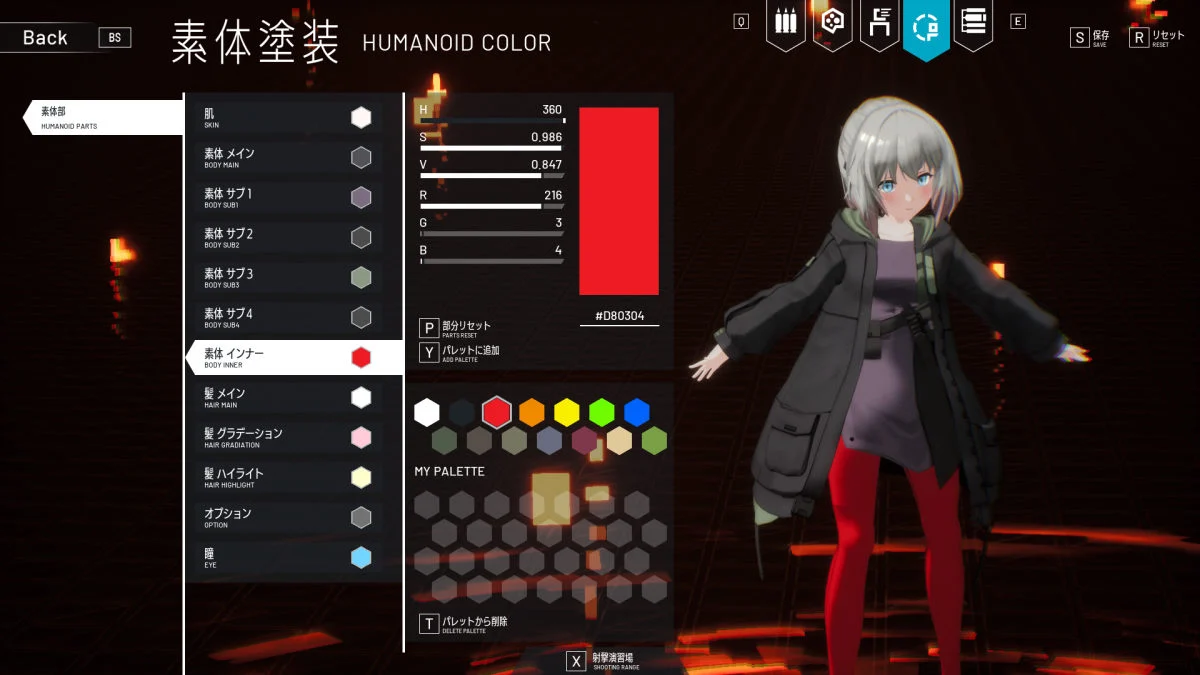Pick the white preset color swatch
This screenshot has height=675, width=1200.
point(427,412)
